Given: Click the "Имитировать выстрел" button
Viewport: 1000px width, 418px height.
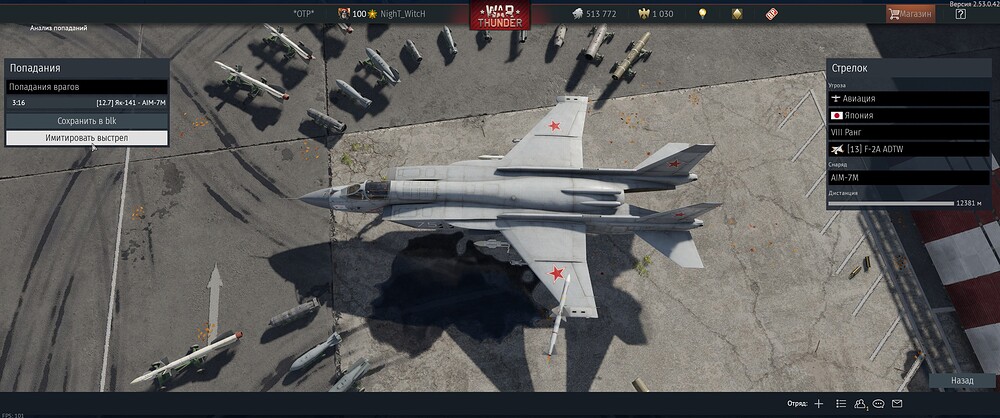Looking at the screenshot, I should (x=87, y=137).
